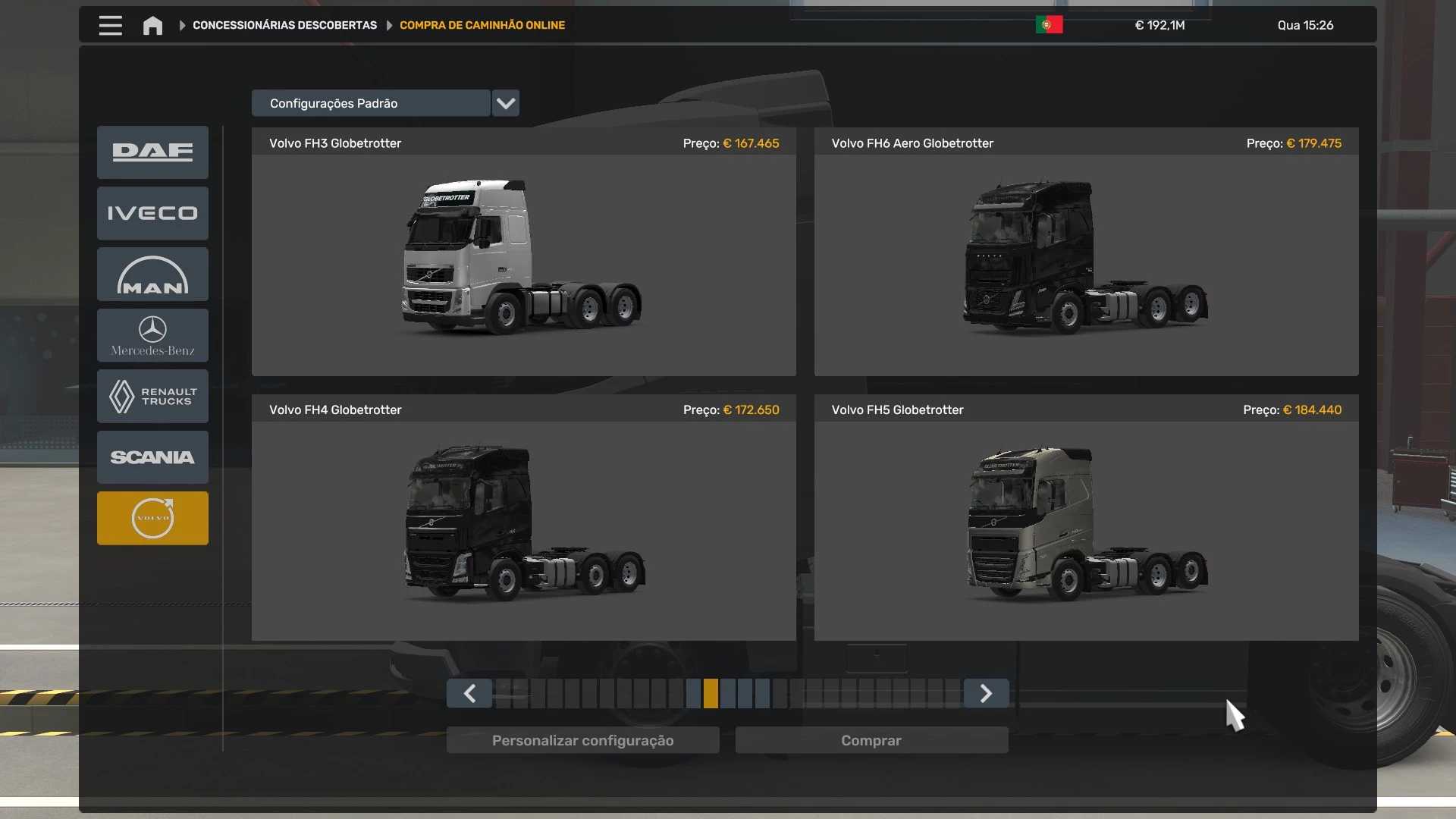Viewport: 1456px width, 819px height.
Task: Pick the Volvo FH5 Globetrotter
Action: (x=1086, y=525)
